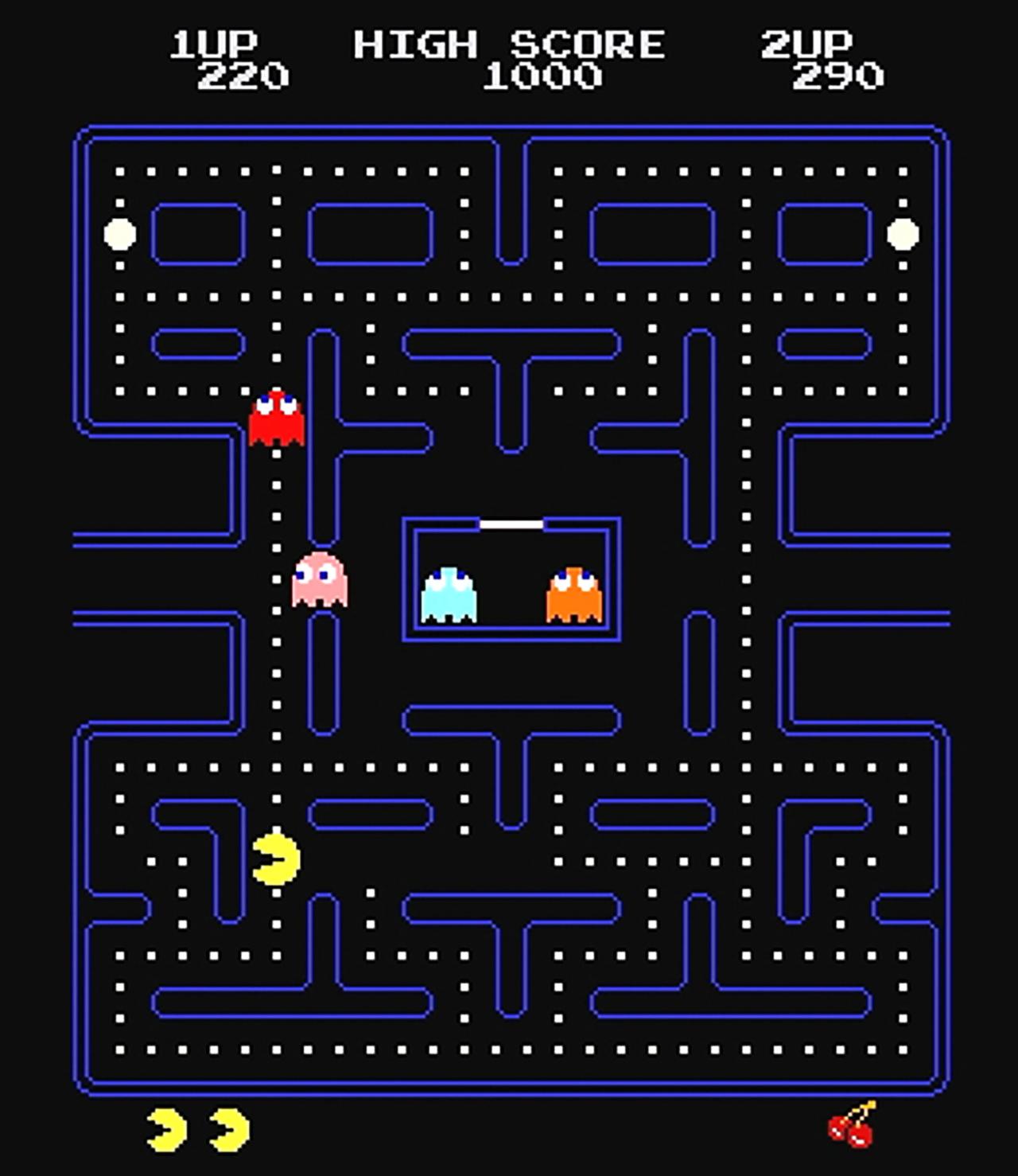This screenshot has width=1018, height=1176.
Task: Click the HIGH SCORE text
Action: tap(509, 44)
